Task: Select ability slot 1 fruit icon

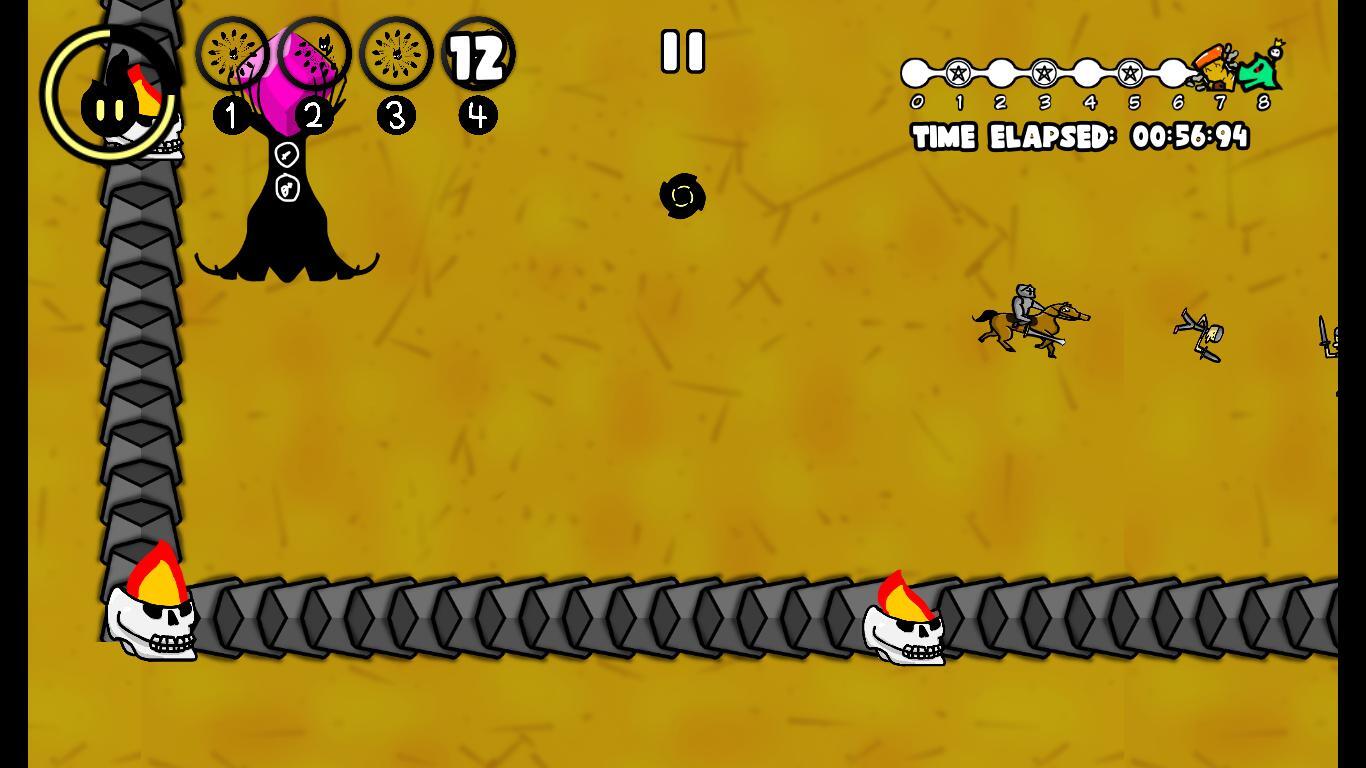Action: click(232, 54)
